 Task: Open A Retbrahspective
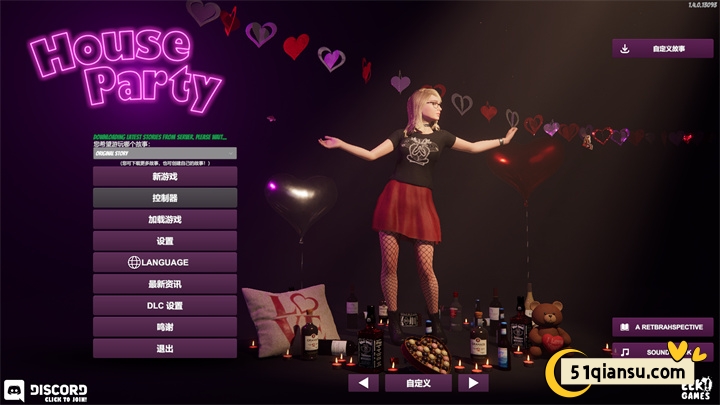tap(663, 327)
